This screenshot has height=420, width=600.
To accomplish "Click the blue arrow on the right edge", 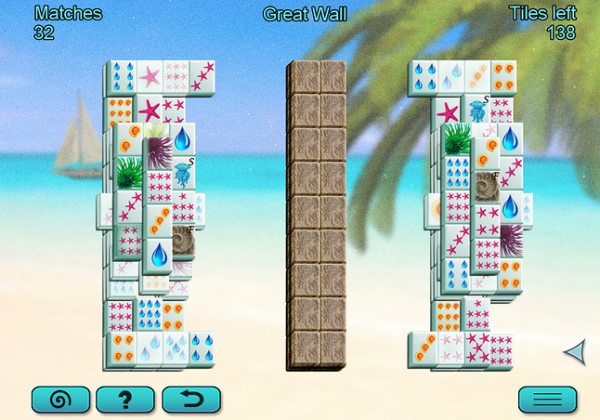I will click(x=574, y=351).
